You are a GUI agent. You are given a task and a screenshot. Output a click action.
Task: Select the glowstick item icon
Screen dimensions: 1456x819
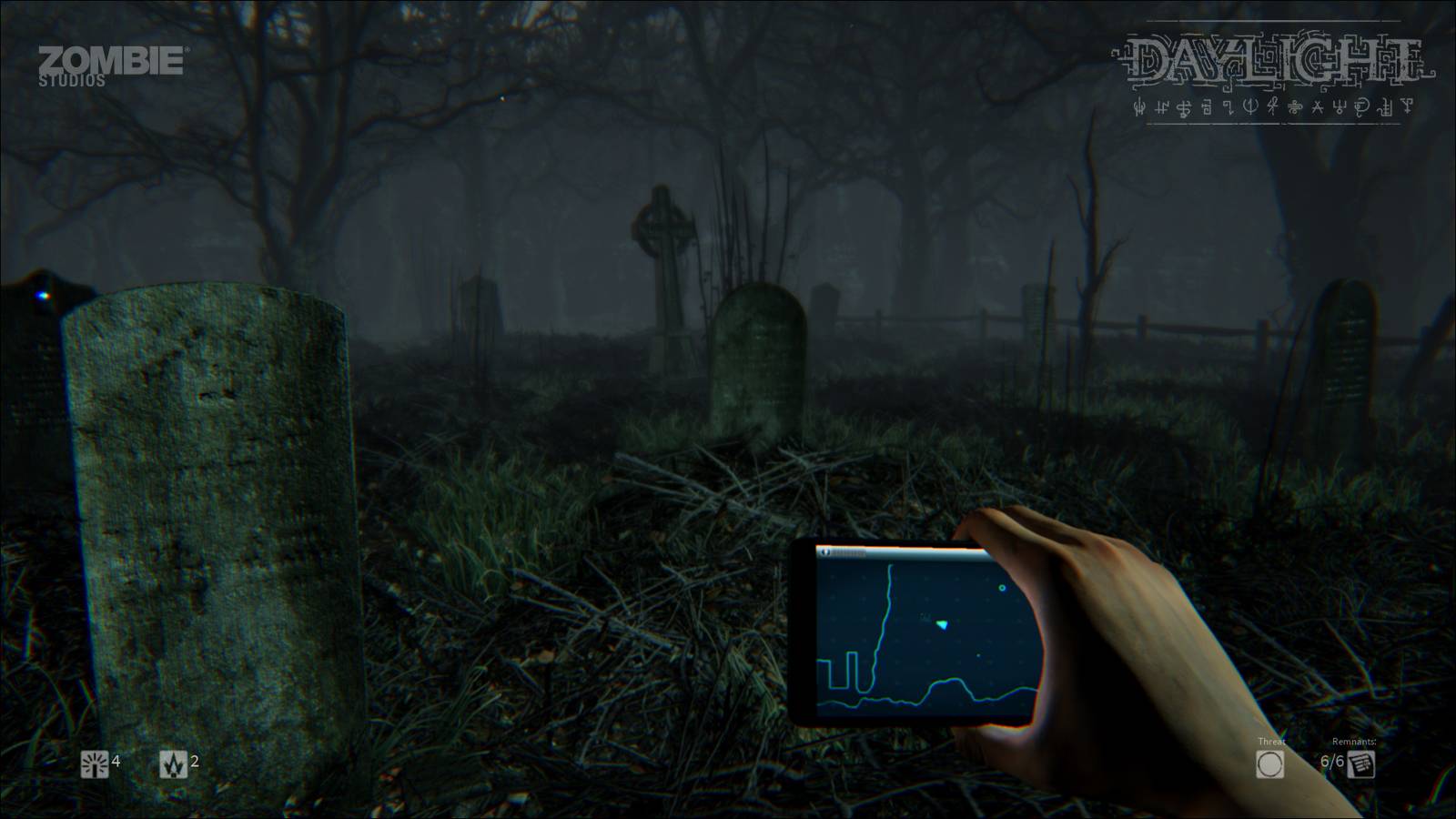(95, 764)
